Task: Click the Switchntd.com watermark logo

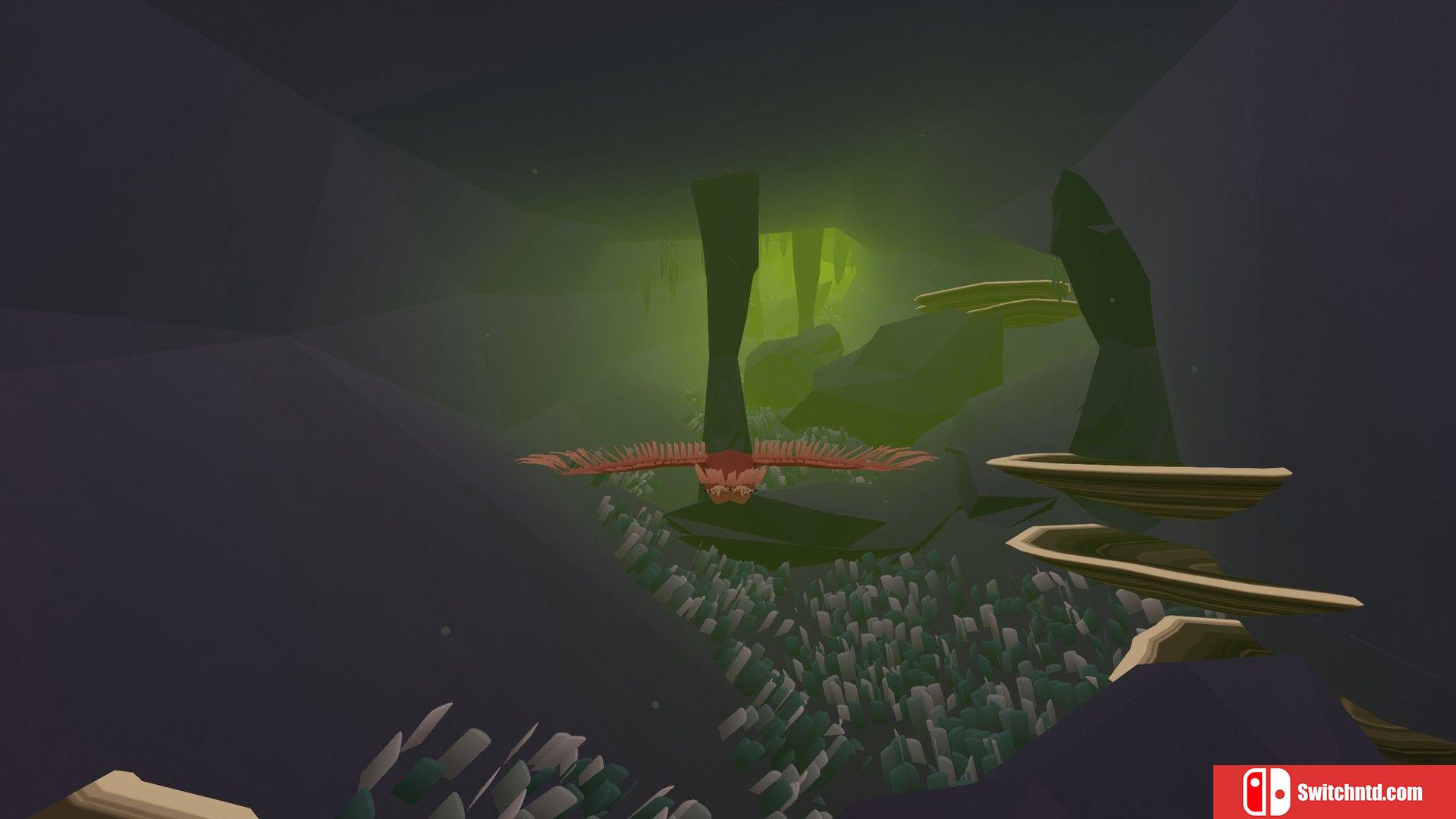Action: pos(1333,792)
